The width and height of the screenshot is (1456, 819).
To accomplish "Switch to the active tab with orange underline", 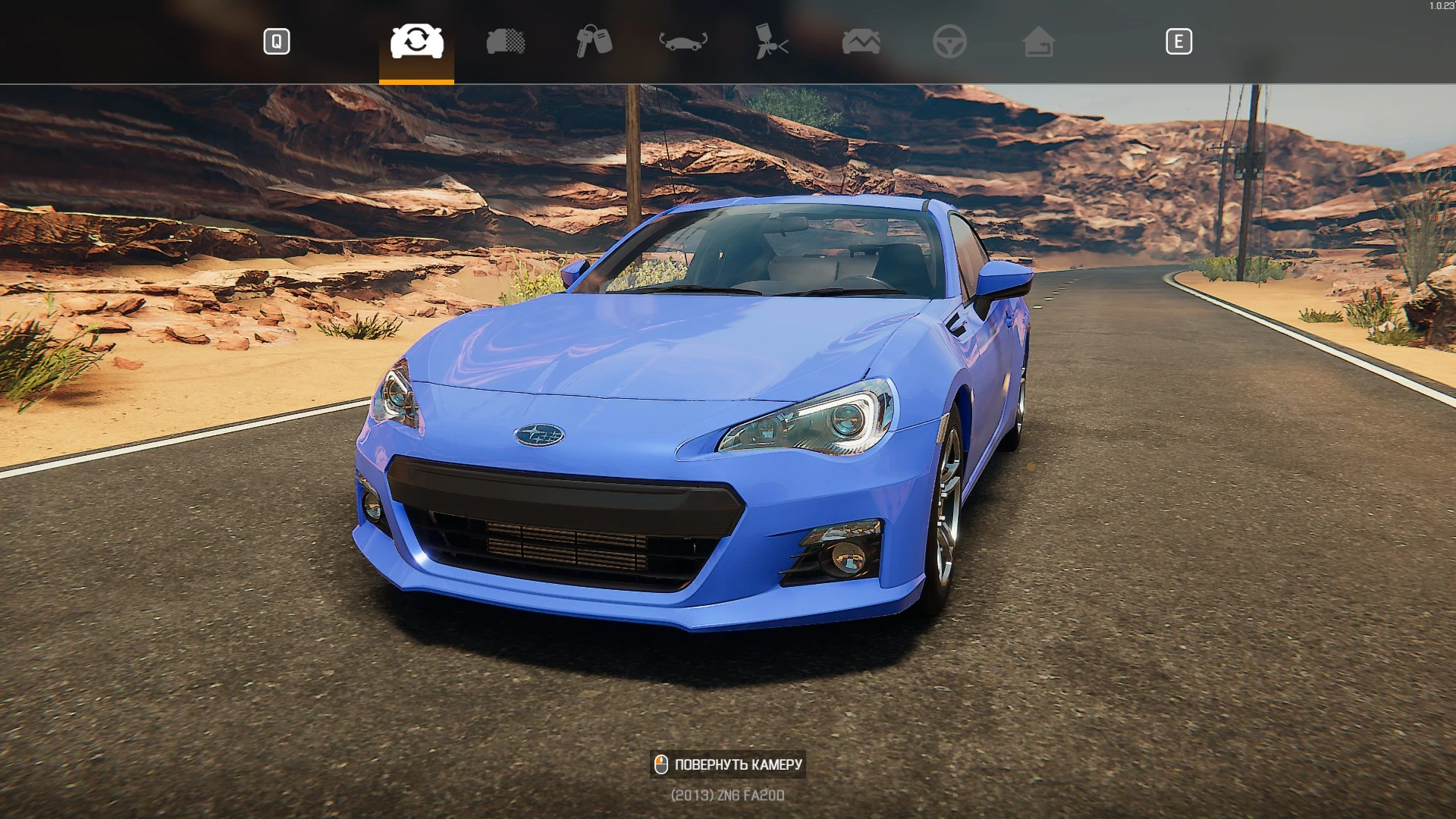I will [x=416, y=42].
